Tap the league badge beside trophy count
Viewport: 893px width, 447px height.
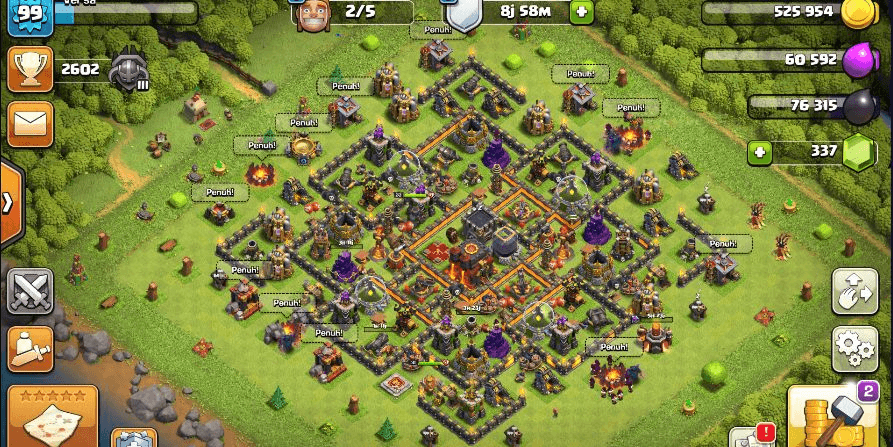pyautogui.click(x=129, y=72)
